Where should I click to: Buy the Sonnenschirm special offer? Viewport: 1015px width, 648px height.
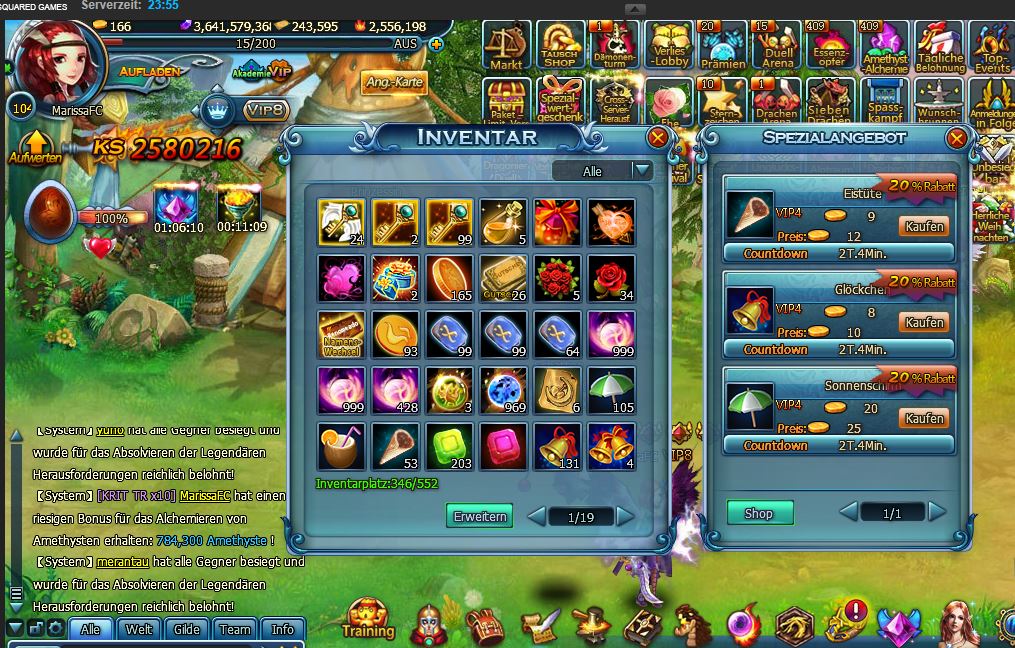coord(923,418)
